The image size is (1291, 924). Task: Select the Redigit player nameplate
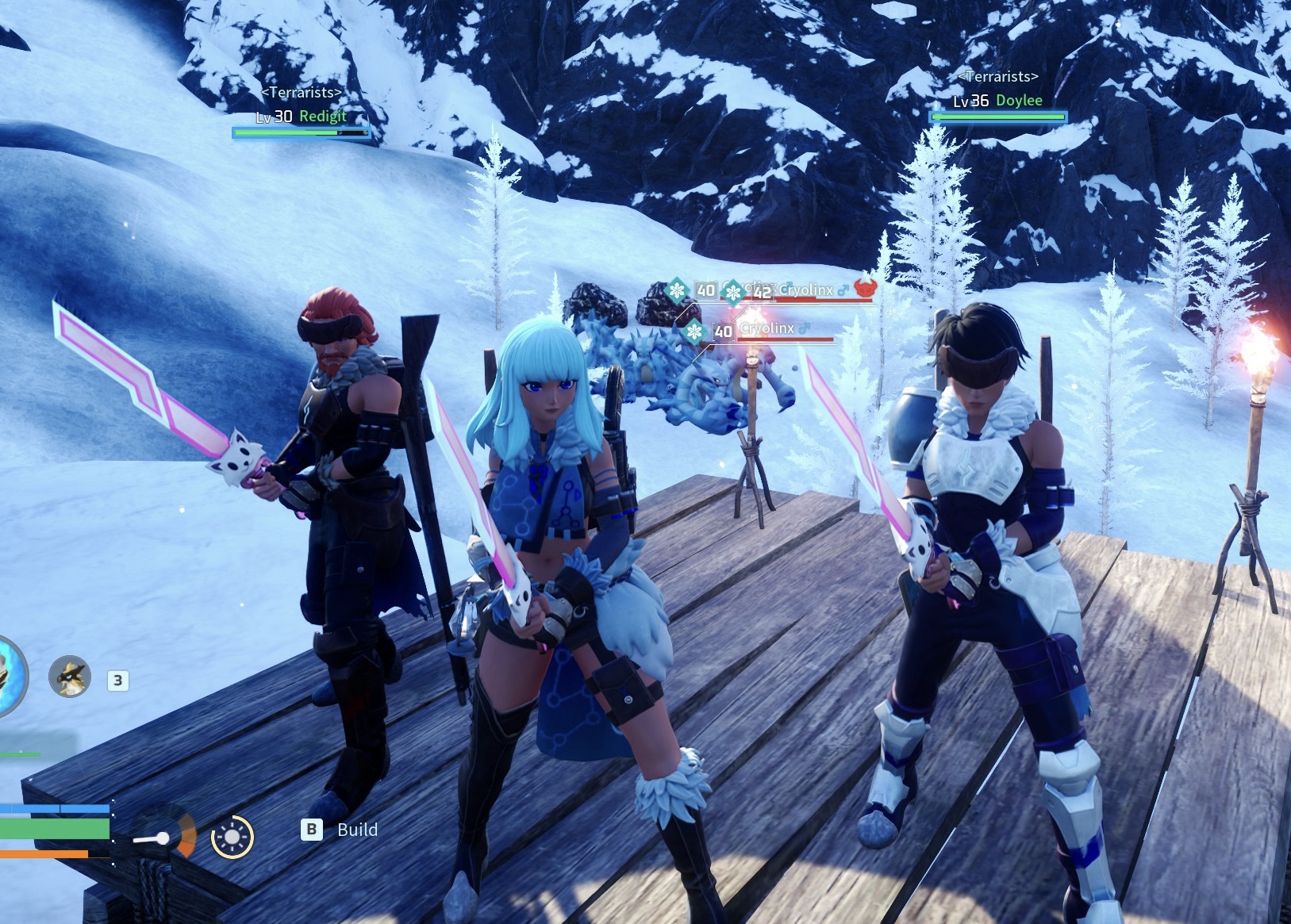tap(302, 117)
